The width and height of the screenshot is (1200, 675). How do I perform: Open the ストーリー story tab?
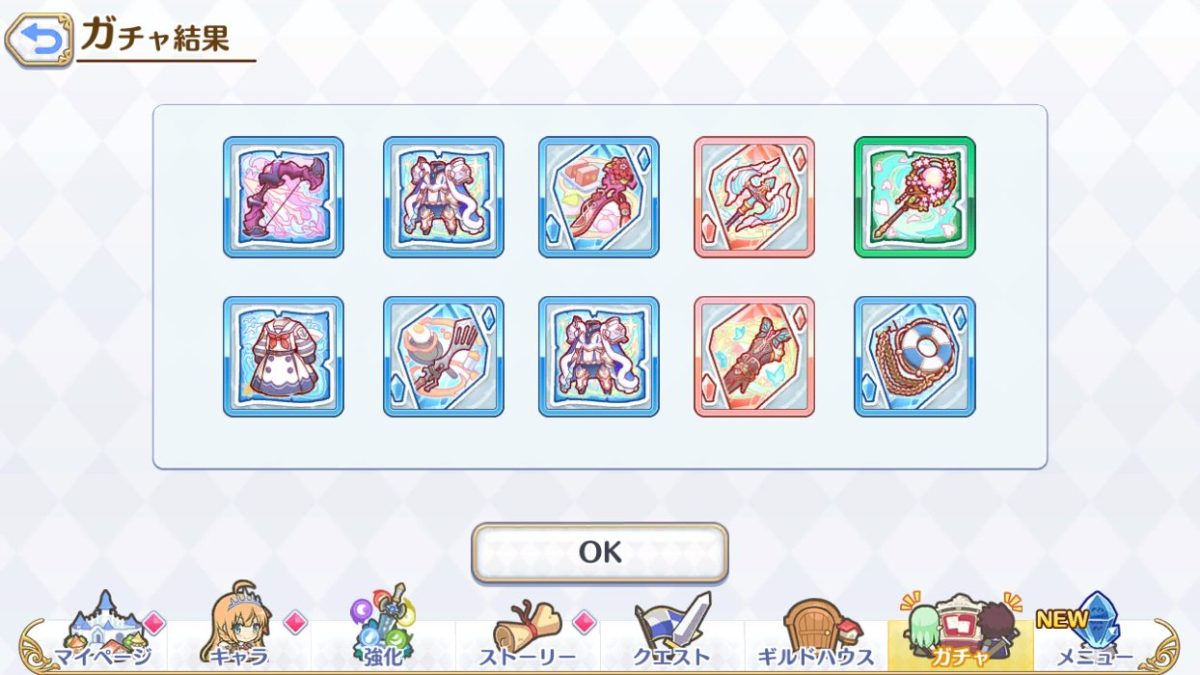pos(527,632)
